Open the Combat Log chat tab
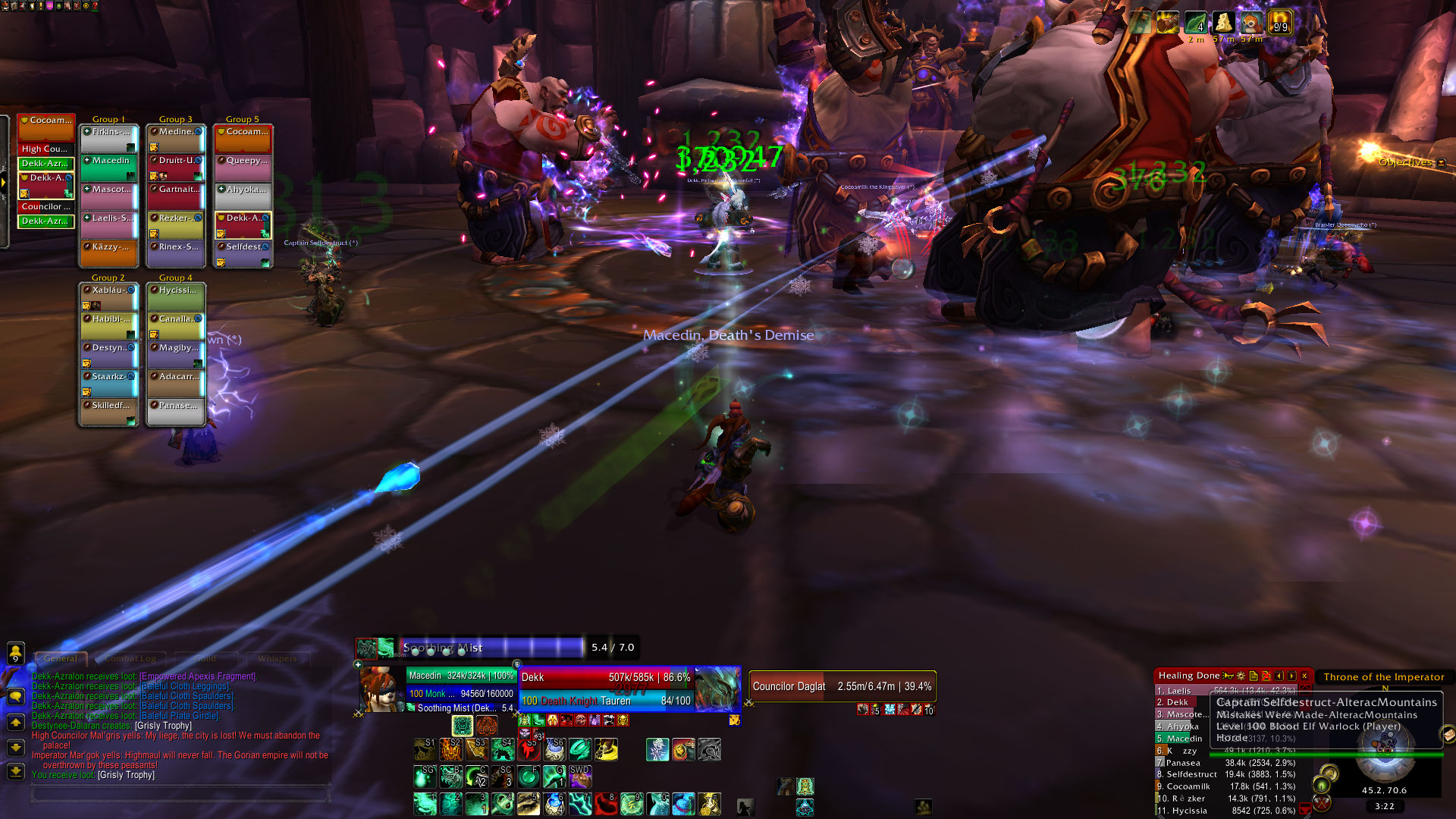Viewport: 1456px width, 819px height. (130, 658)
